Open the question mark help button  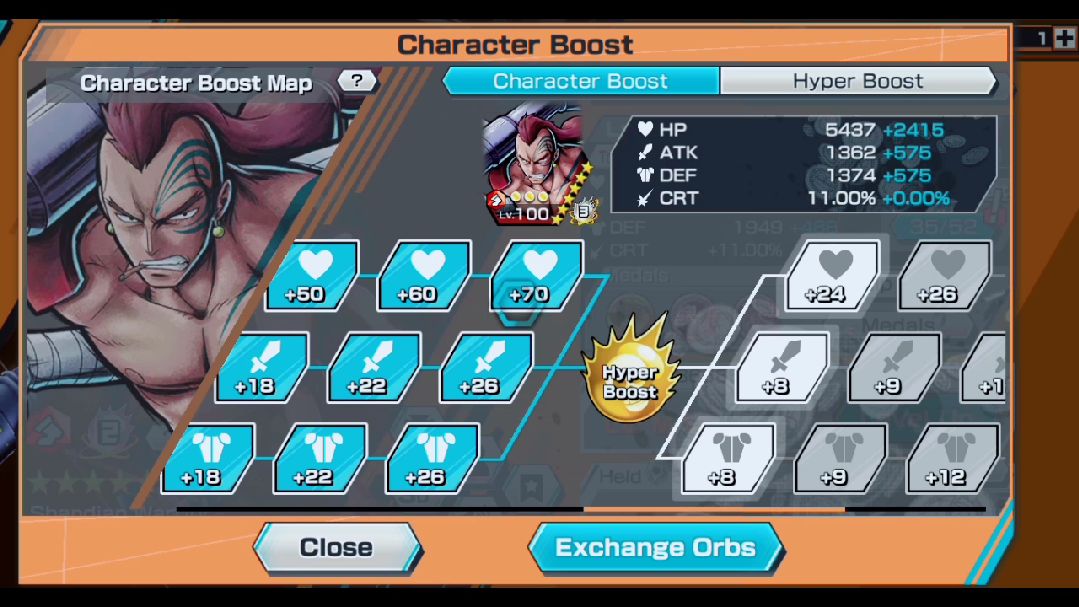pos(357,81)
